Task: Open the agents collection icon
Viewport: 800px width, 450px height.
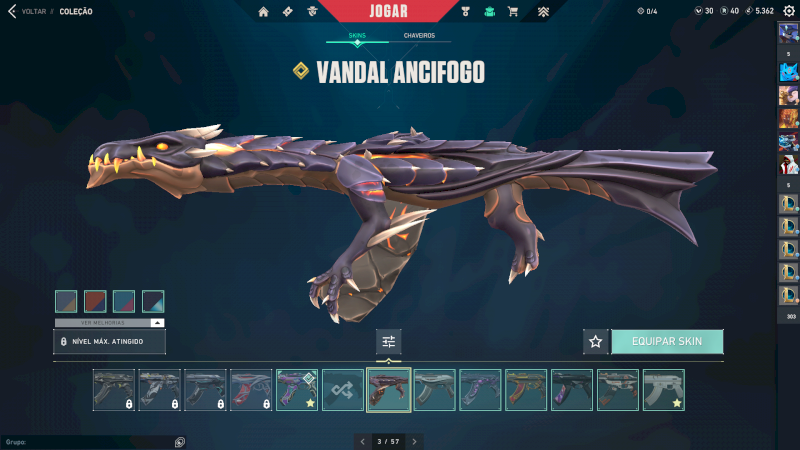Action: click(313, 11)
